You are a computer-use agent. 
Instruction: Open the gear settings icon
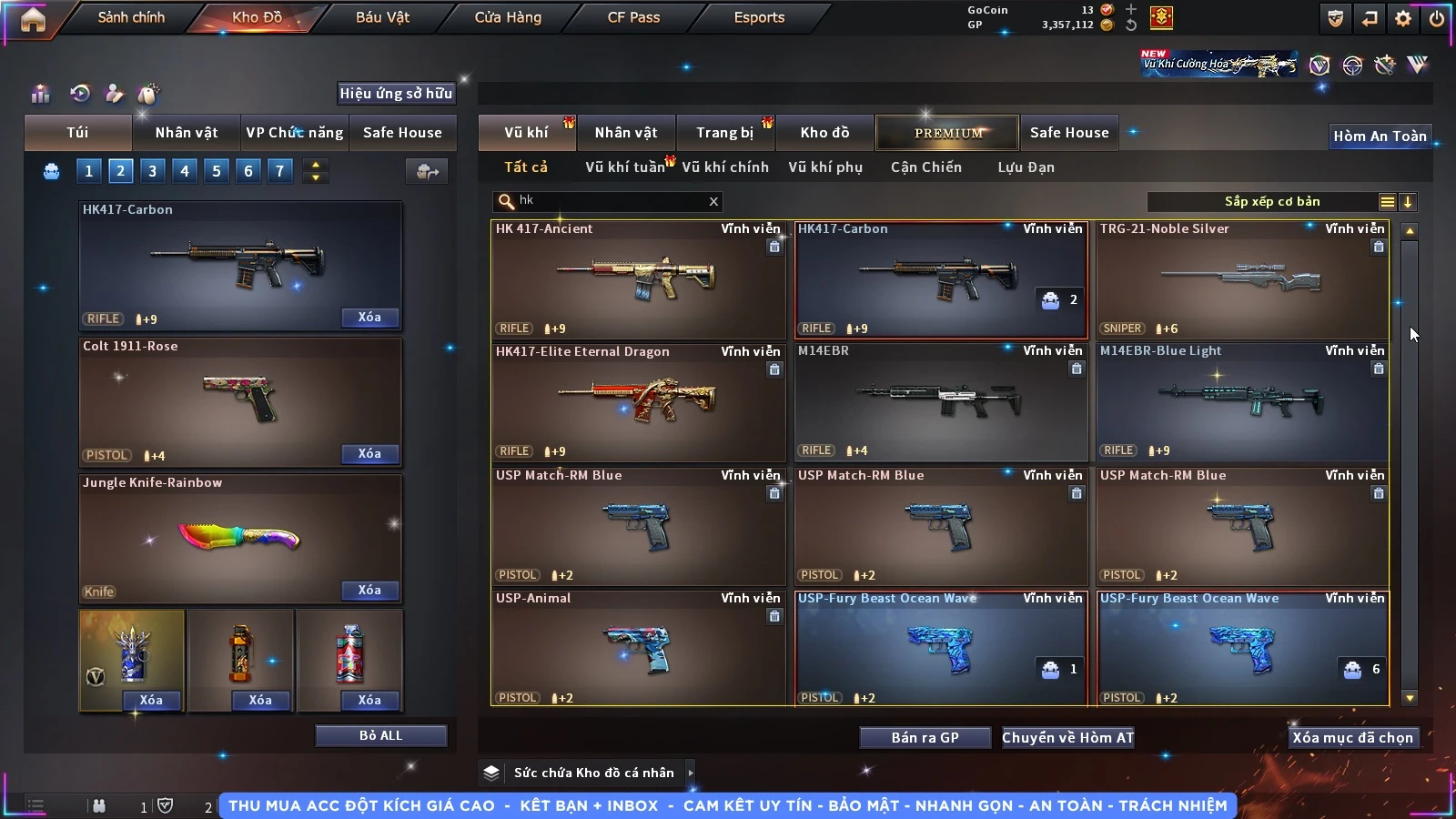click(x=1403, y=18)
